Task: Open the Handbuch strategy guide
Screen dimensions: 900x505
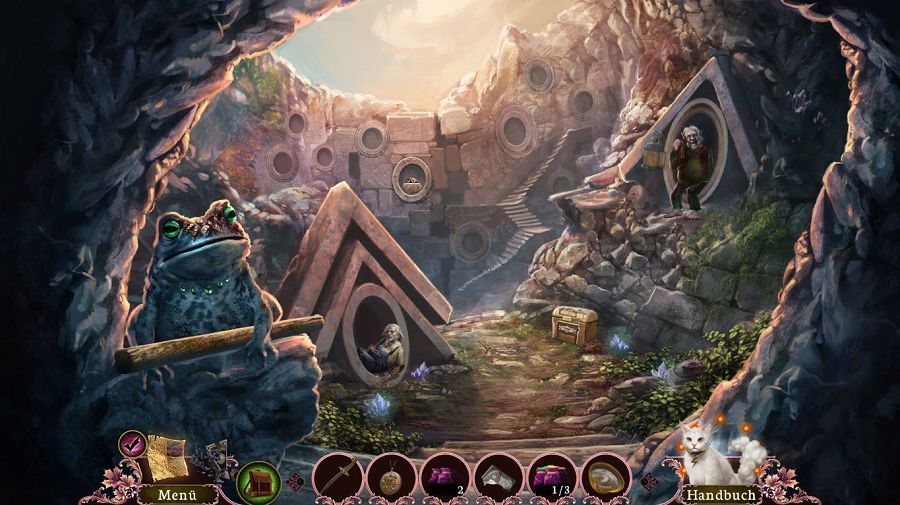Action: [720, 494]
